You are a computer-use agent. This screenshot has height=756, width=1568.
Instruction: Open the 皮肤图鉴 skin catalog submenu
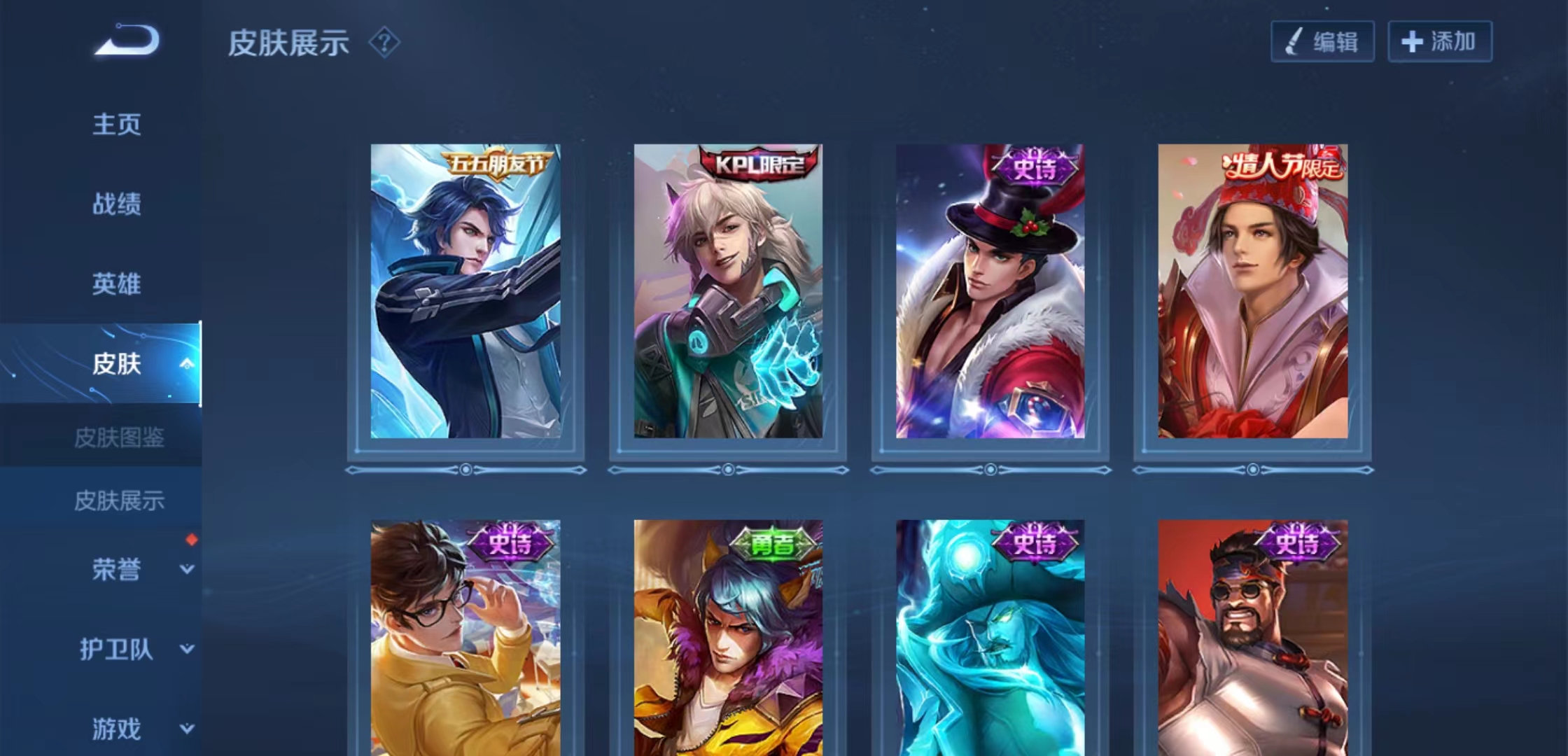click(119, 438)
